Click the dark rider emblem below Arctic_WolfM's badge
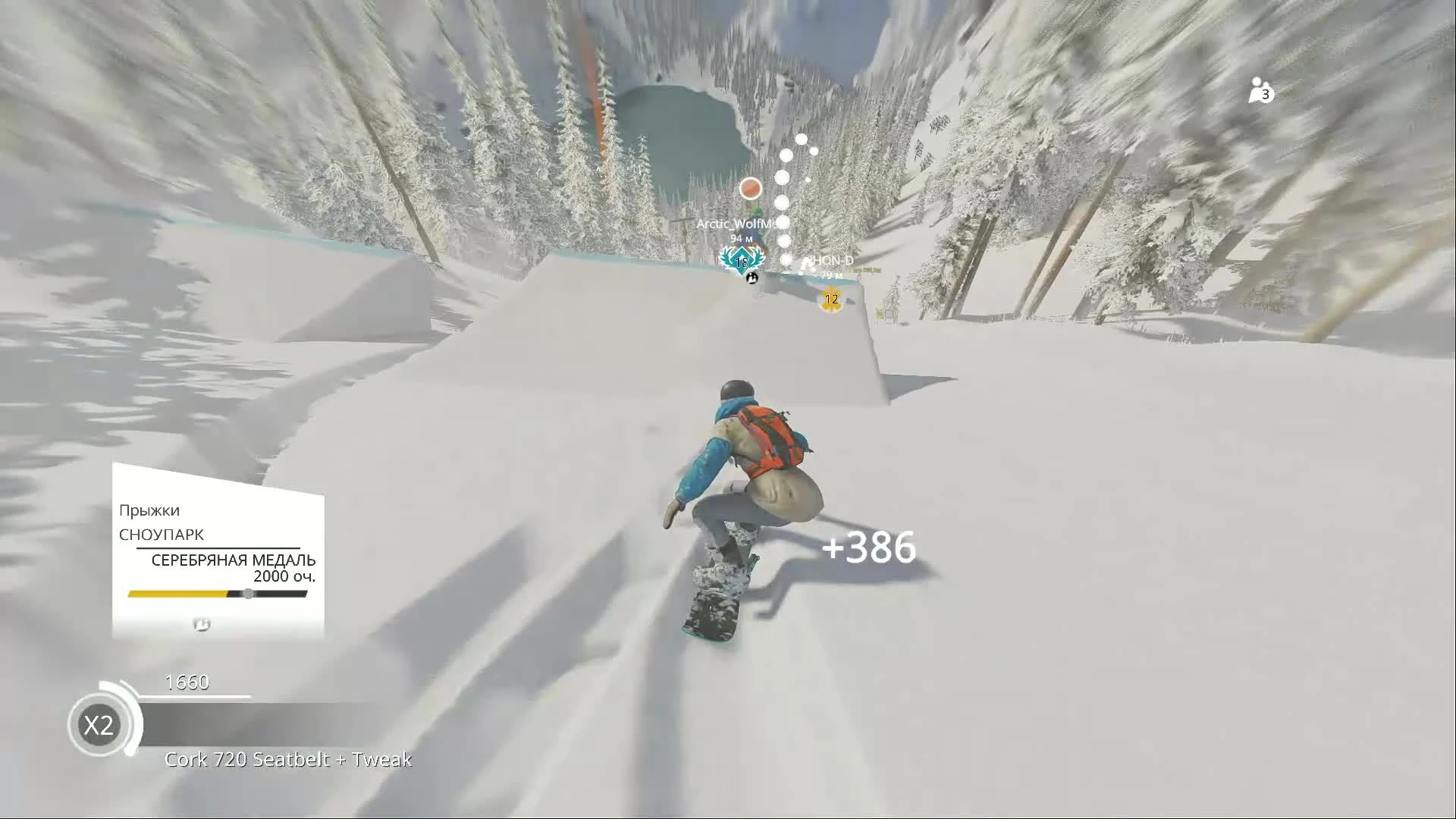The height and width of the screenshot is (819, 1456). pyautogui.click(x=752, y=278)
